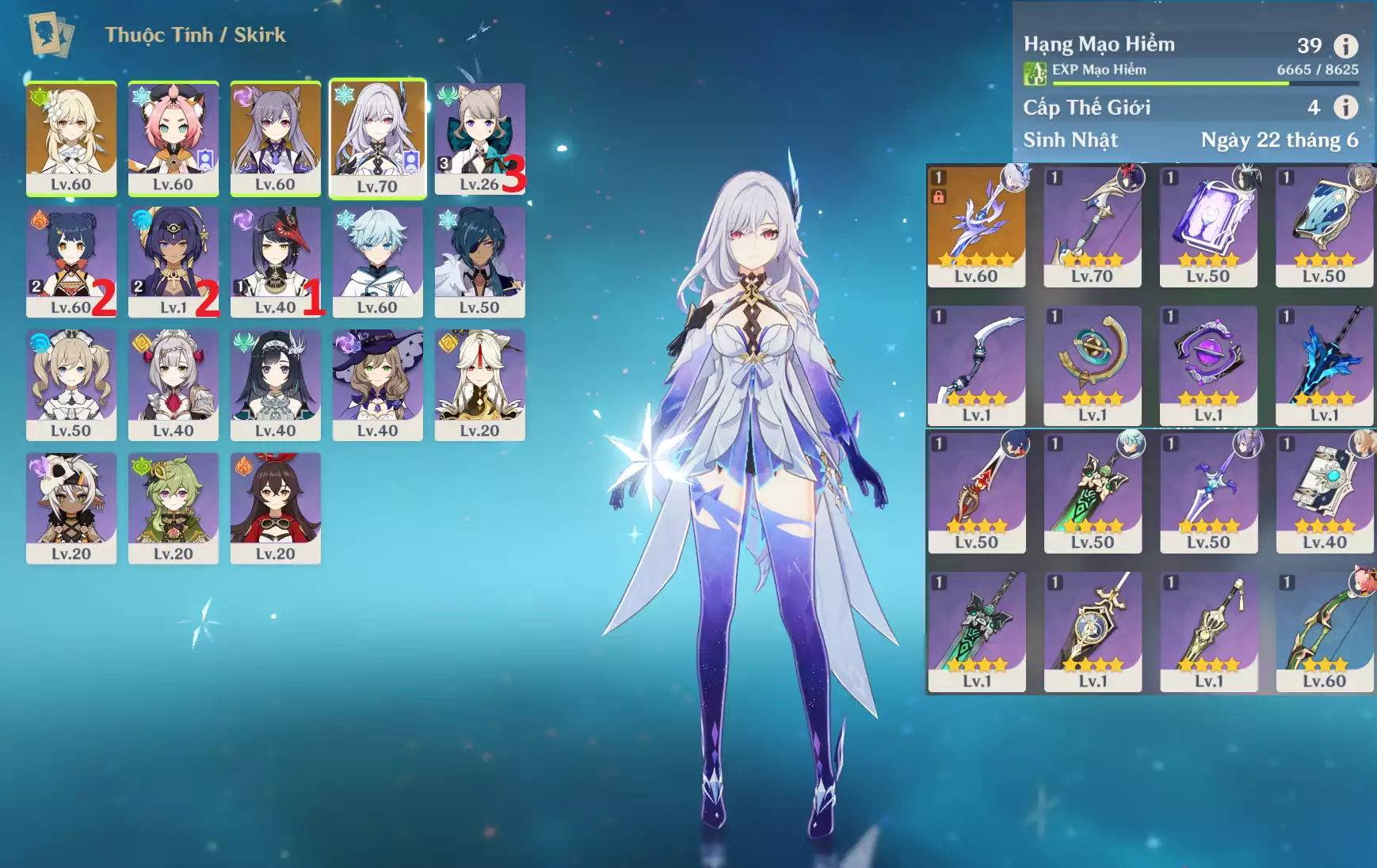
Task: Choose Barbara's Hydro character card
Action: pyautogui.click(x=71, y=384)
